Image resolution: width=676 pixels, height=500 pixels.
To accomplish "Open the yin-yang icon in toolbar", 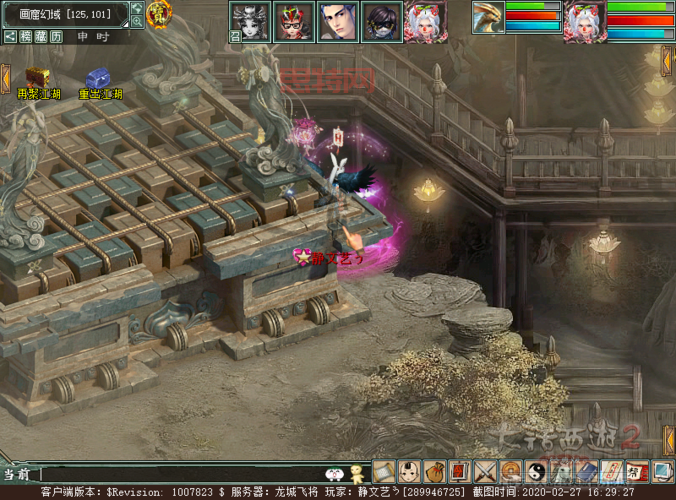I will click(x=537, y=471).
